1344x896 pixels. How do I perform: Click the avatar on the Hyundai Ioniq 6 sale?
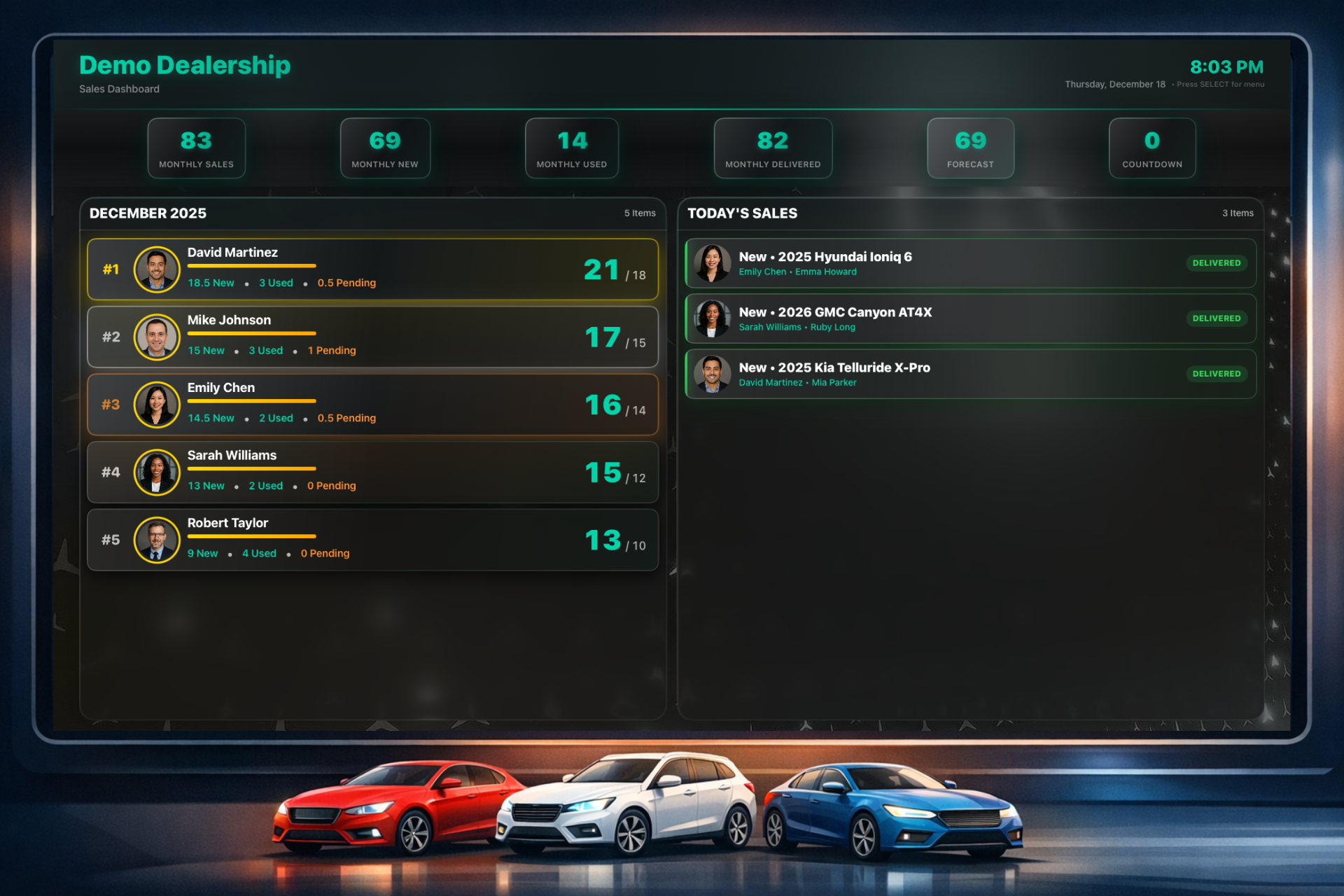713,263
